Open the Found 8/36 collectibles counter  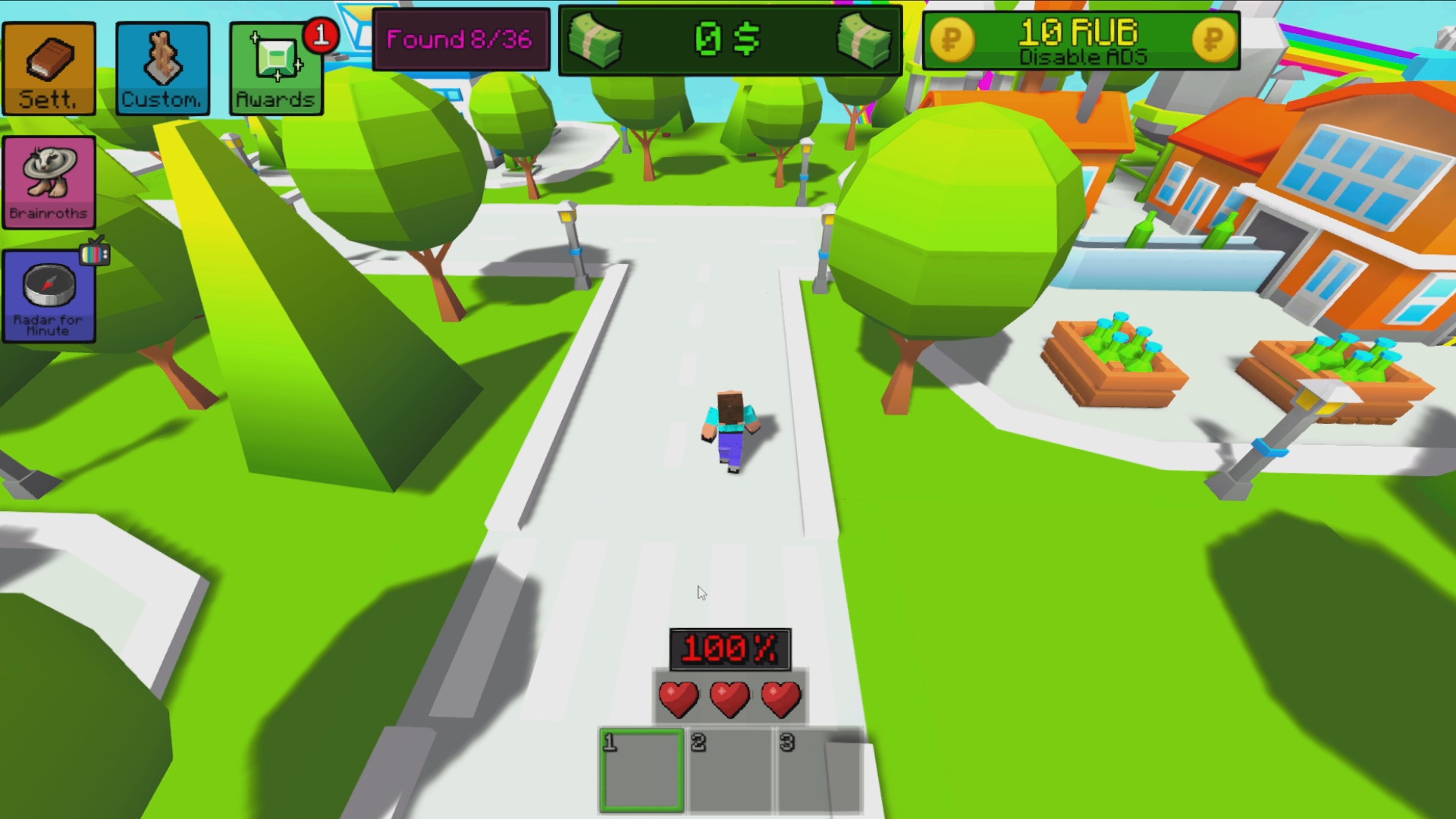[461, 39]
